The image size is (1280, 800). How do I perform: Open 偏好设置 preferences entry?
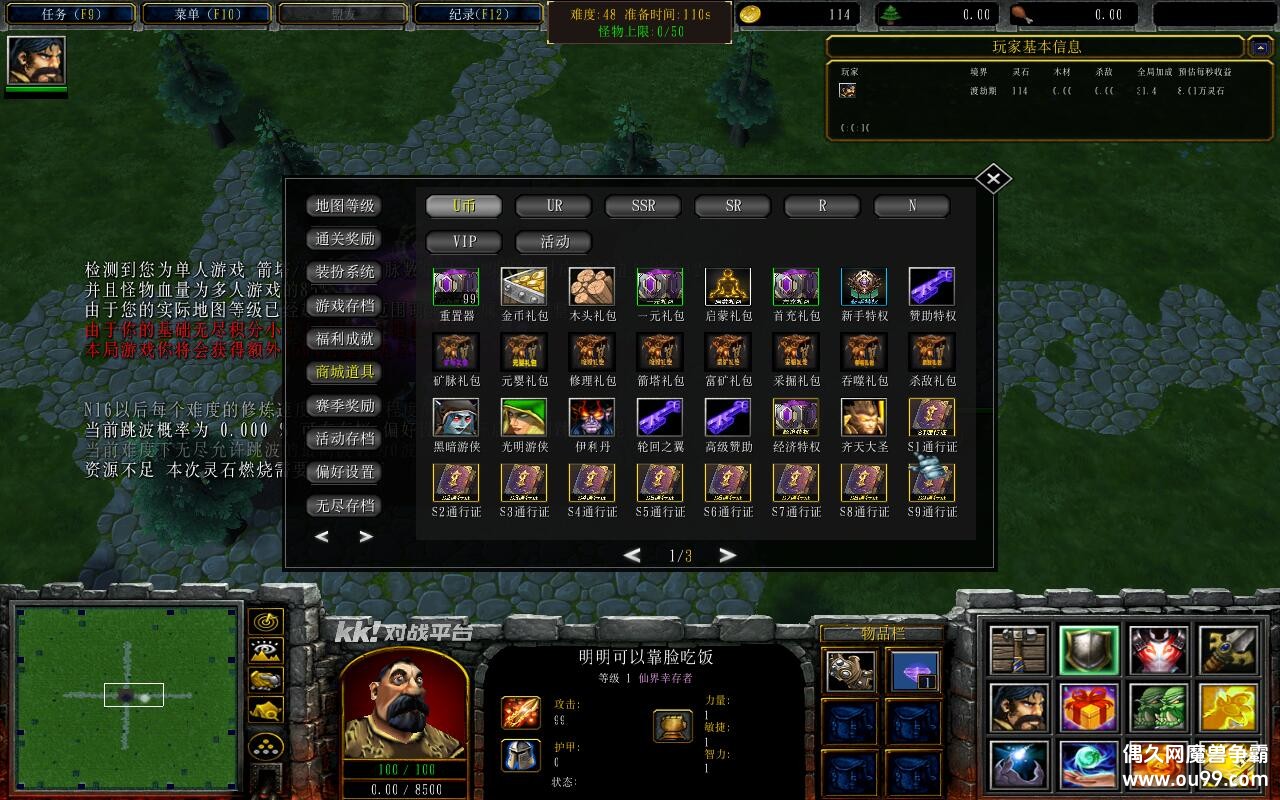pos(344,472)
